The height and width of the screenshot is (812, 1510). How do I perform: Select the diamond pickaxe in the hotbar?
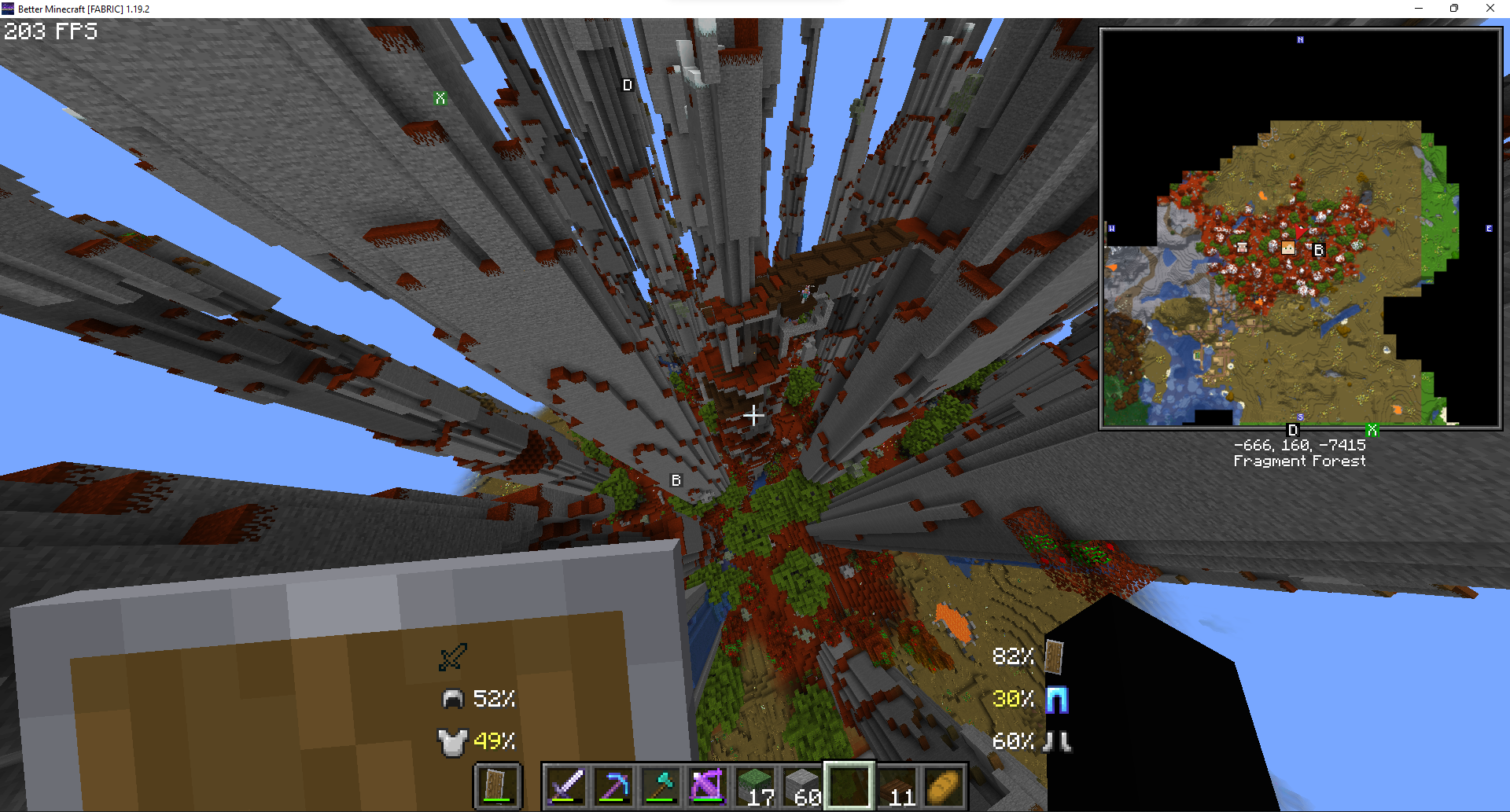(x=614, y=785)
